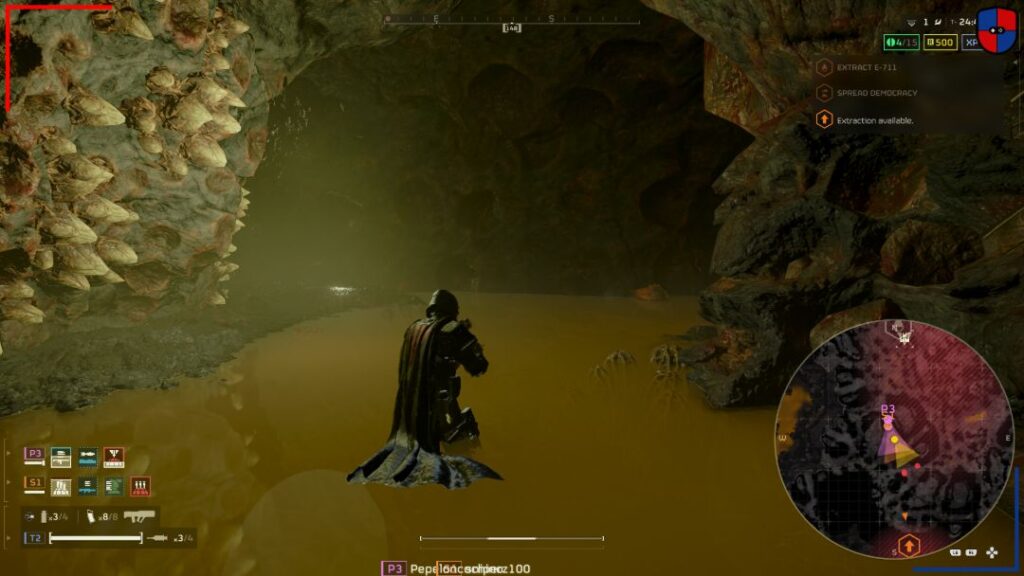Click the red and blue shield overlay logo
This screenshot has width=1024, height=576.
click(x=996, y=30)
